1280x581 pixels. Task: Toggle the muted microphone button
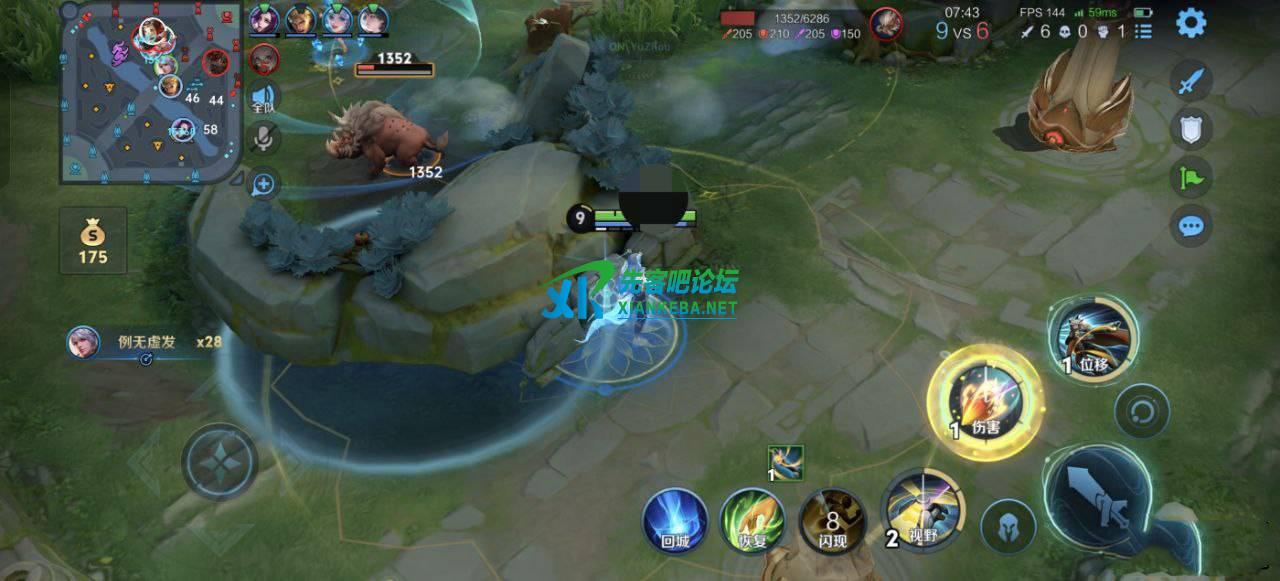point(264,138)
